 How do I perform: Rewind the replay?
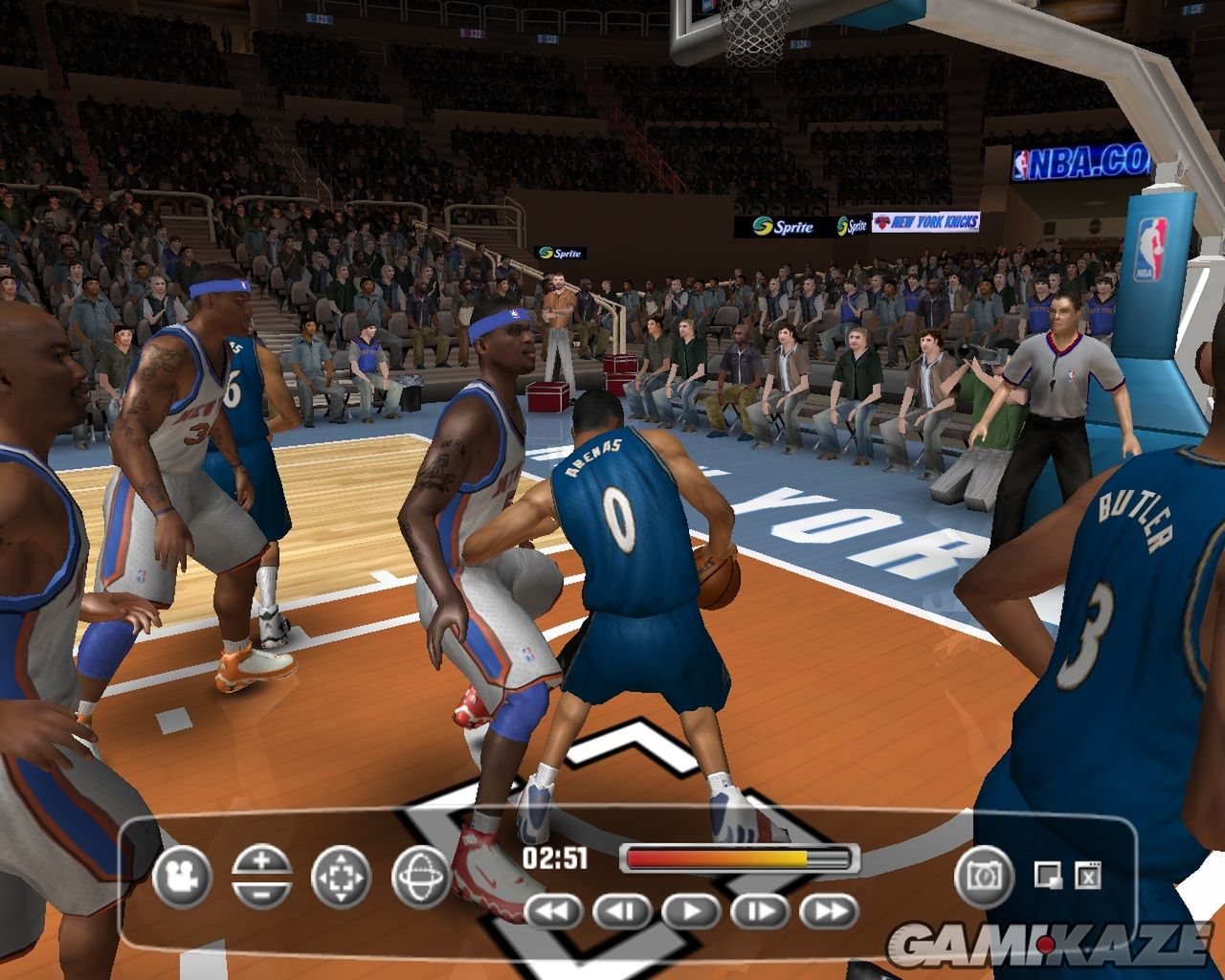click(x=553, y=911)
